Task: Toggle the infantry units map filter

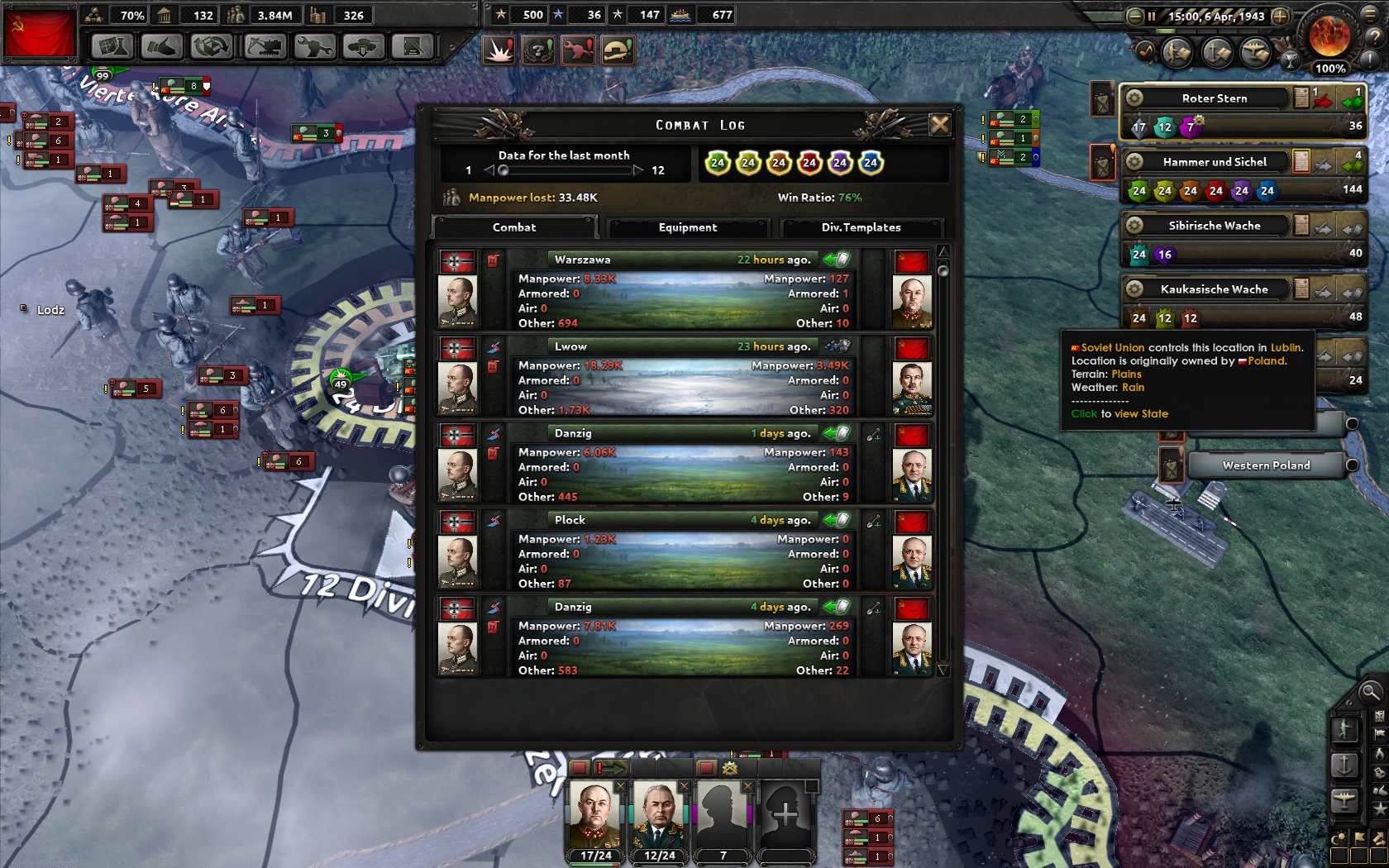Action: 1344,730
